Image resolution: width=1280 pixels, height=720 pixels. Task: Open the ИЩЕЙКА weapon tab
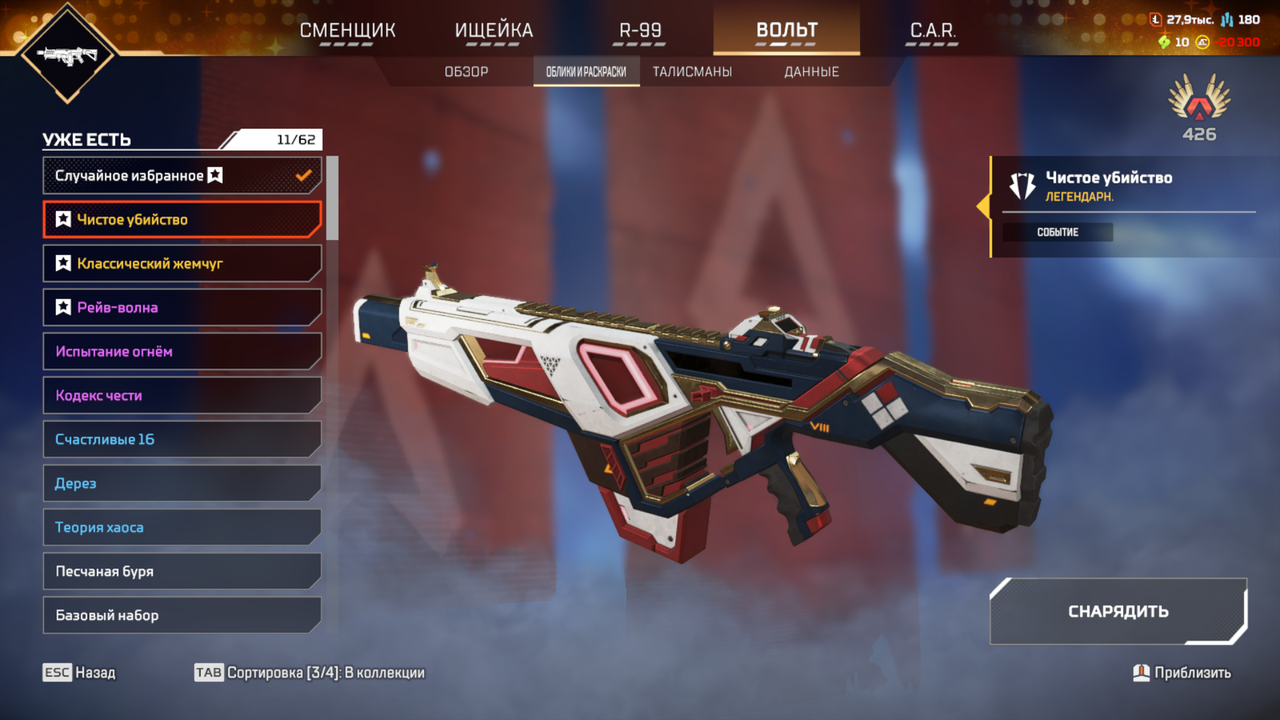click(x=494, y=30)
